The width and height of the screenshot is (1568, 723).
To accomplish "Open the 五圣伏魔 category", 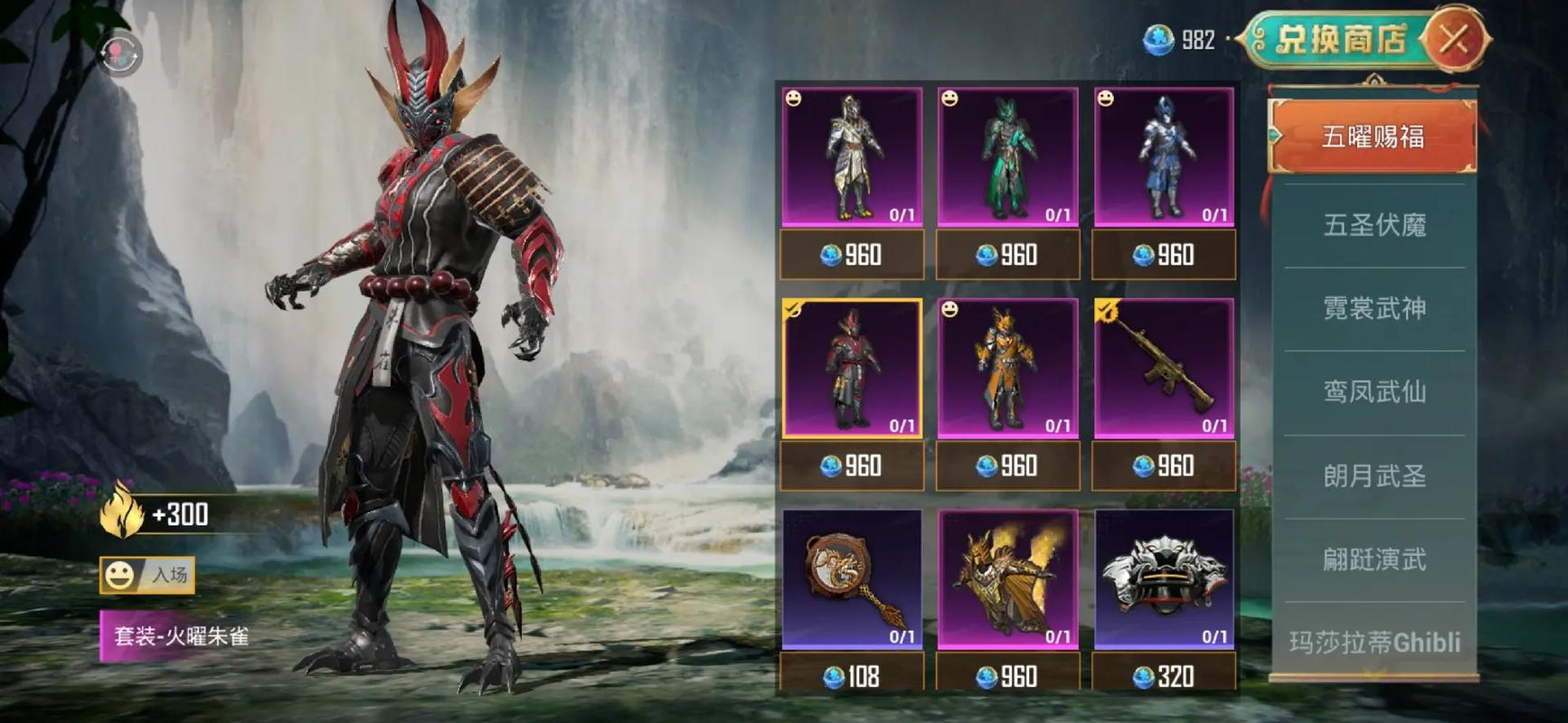I will [x=1374, y=224].
